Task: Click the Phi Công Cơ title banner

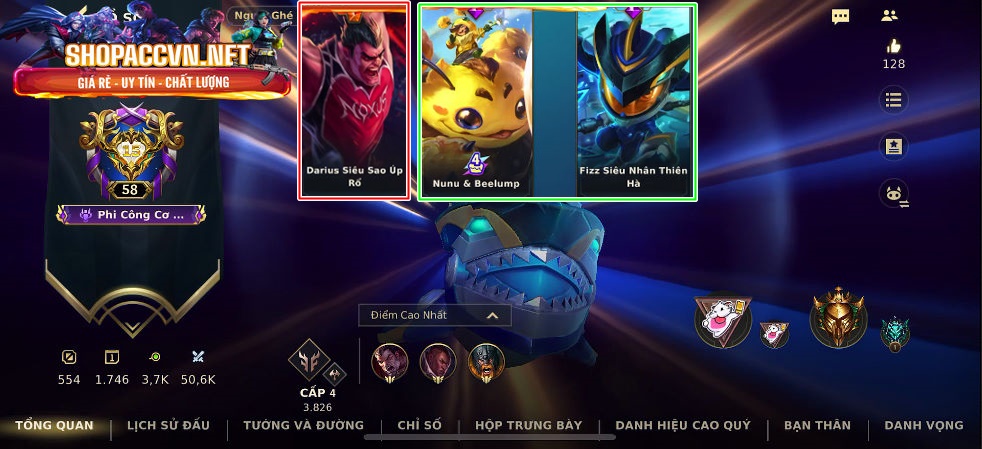Action: click(x=131, y=214)
